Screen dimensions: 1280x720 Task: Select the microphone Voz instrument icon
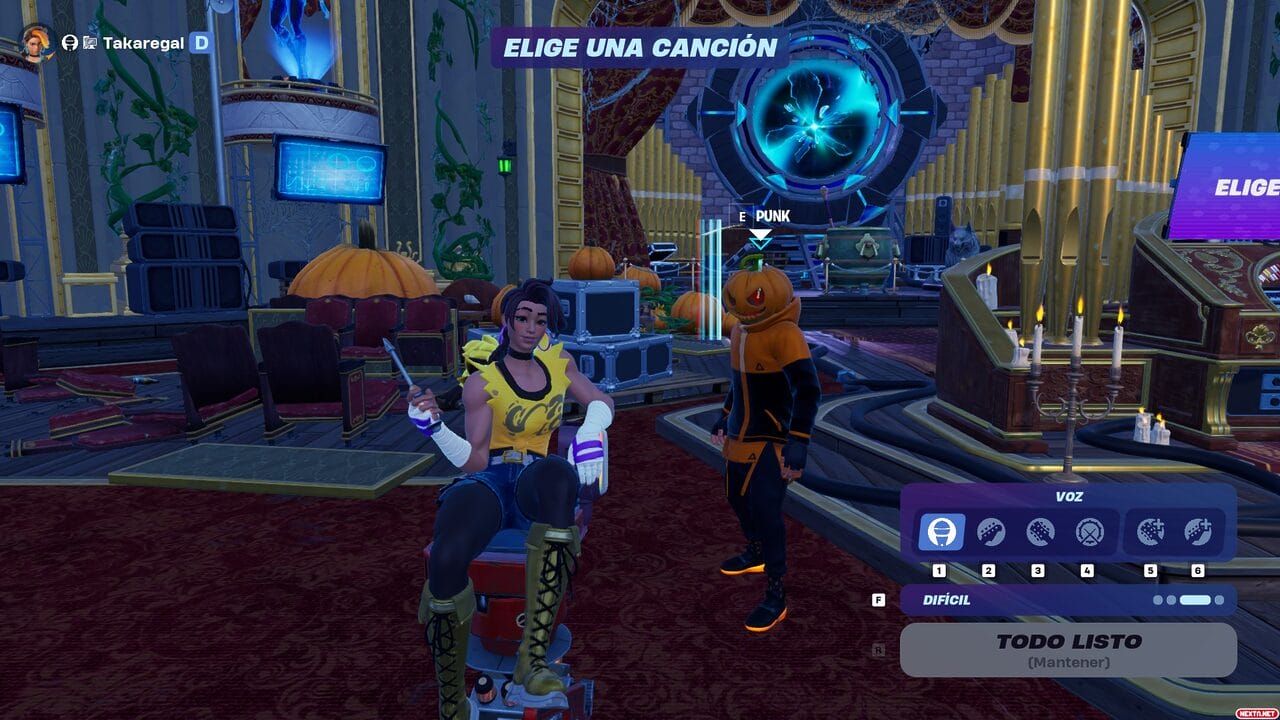pyautogui.click(x=942, y=530)
